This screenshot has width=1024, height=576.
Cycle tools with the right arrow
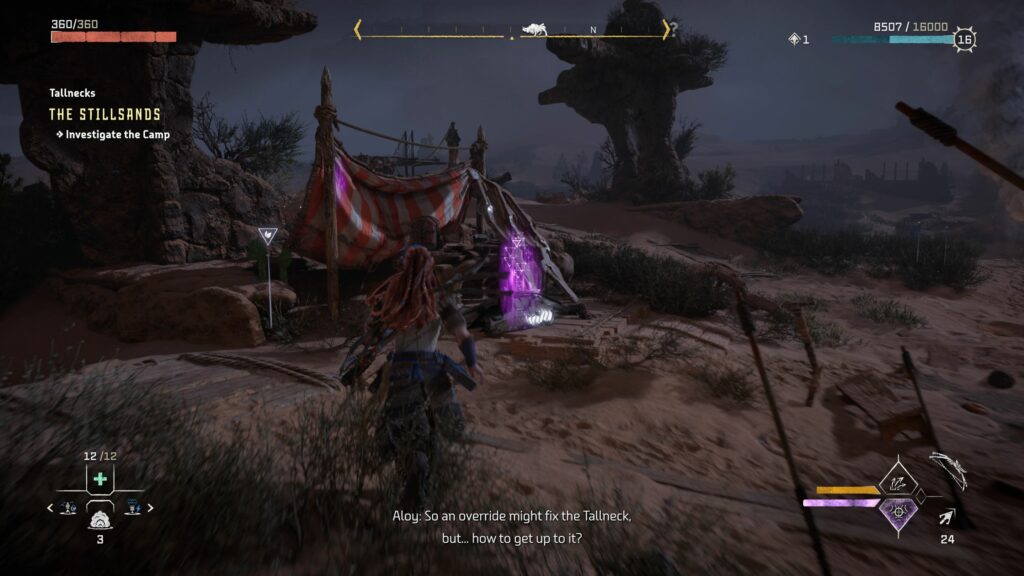tap(150, 508)
